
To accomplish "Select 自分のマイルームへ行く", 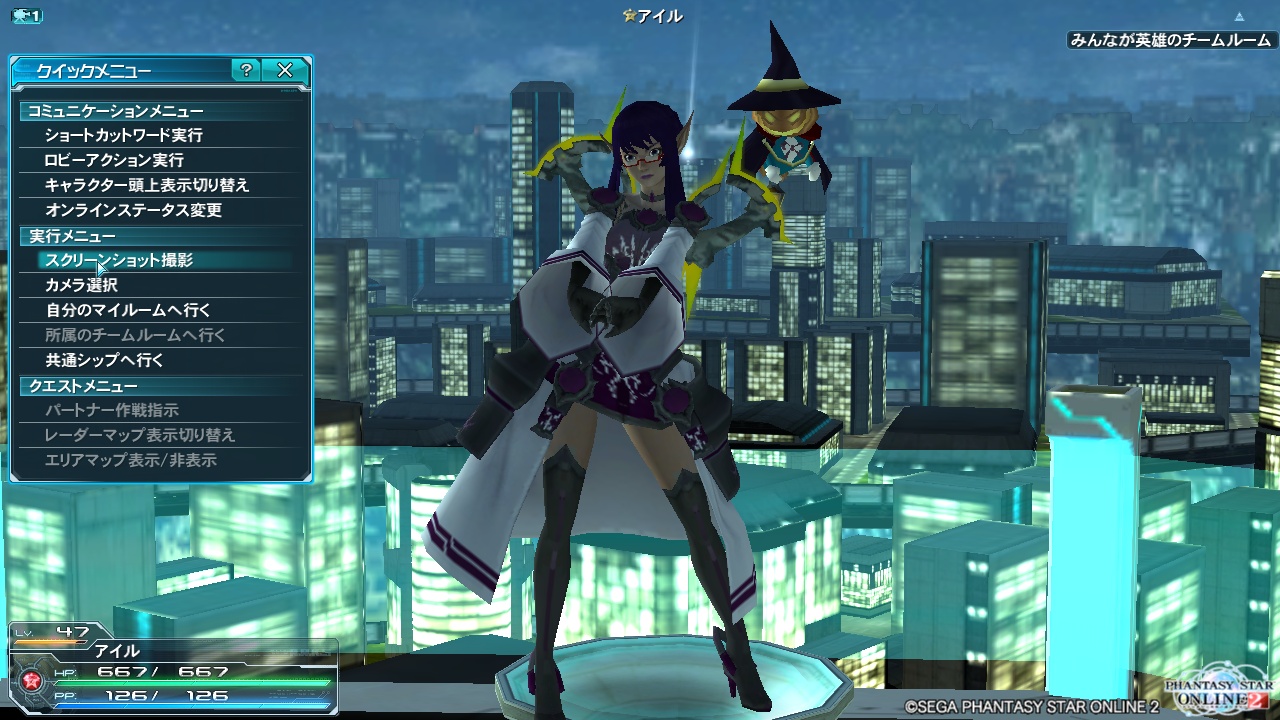I will (x=128, y=310).
